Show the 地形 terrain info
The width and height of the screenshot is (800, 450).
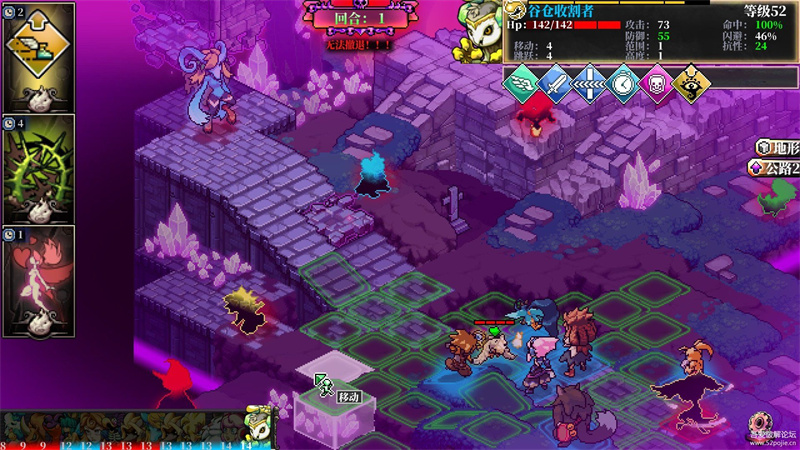coord(778,148)
